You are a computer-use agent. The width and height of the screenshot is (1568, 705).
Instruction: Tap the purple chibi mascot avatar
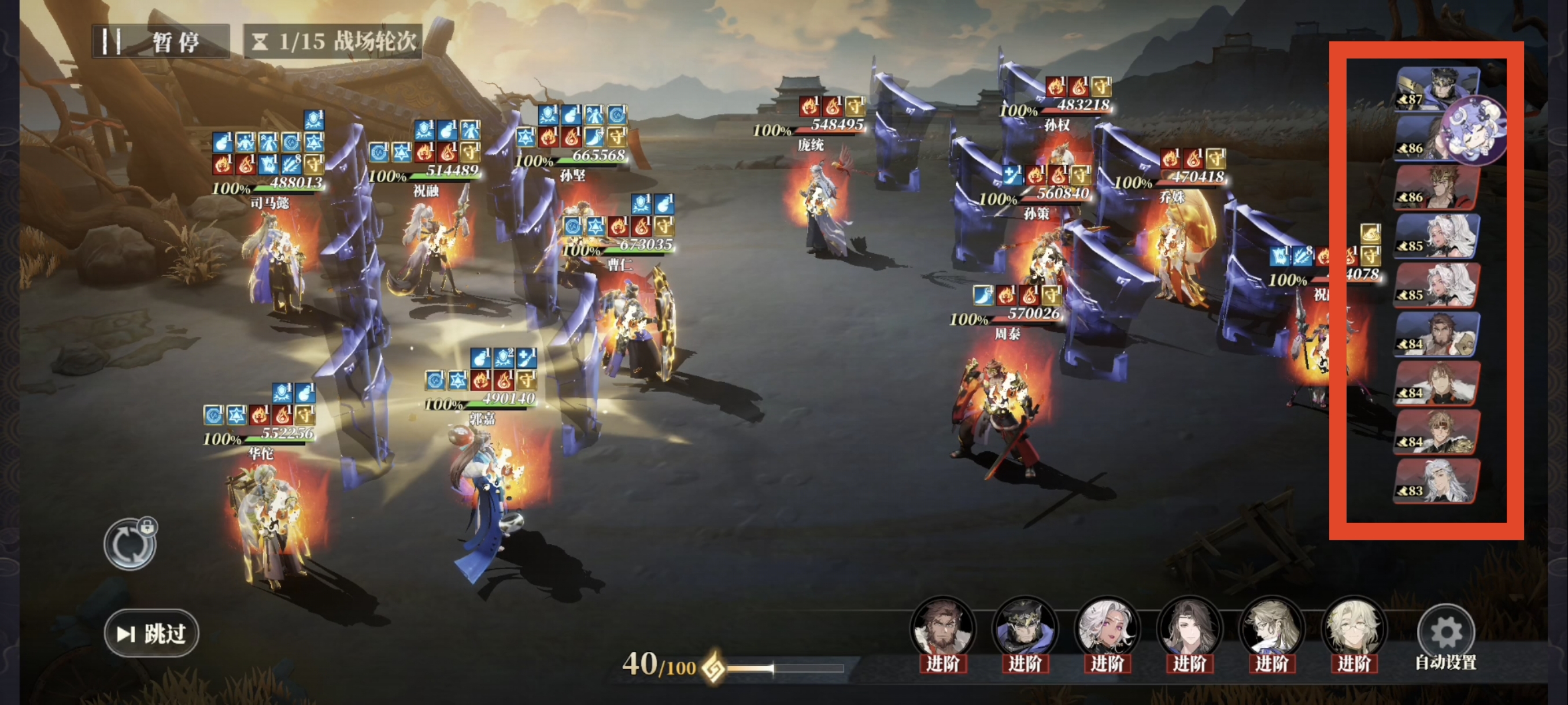1475,130
